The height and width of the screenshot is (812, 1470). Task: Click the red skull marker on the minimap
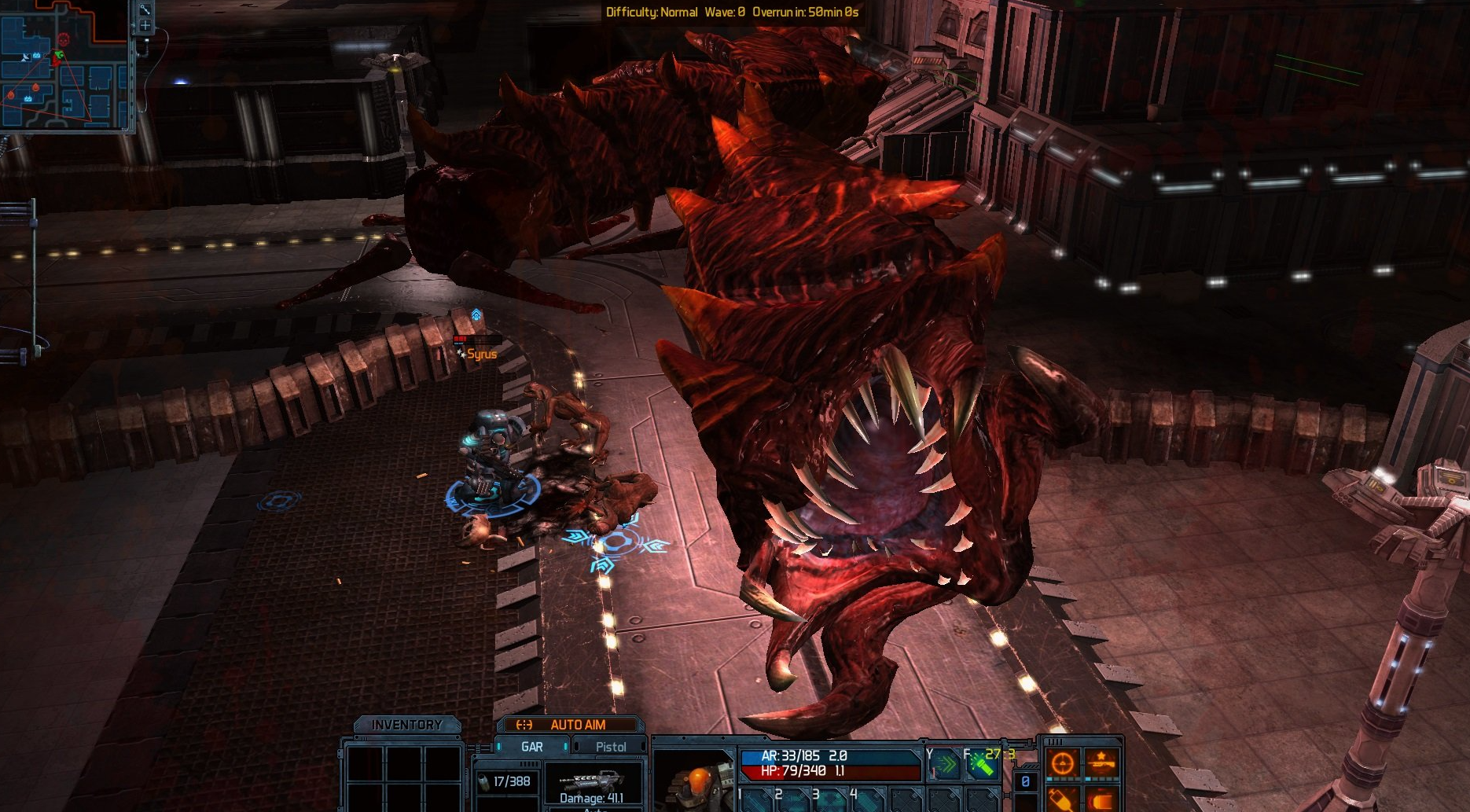[x=63, y=39]
